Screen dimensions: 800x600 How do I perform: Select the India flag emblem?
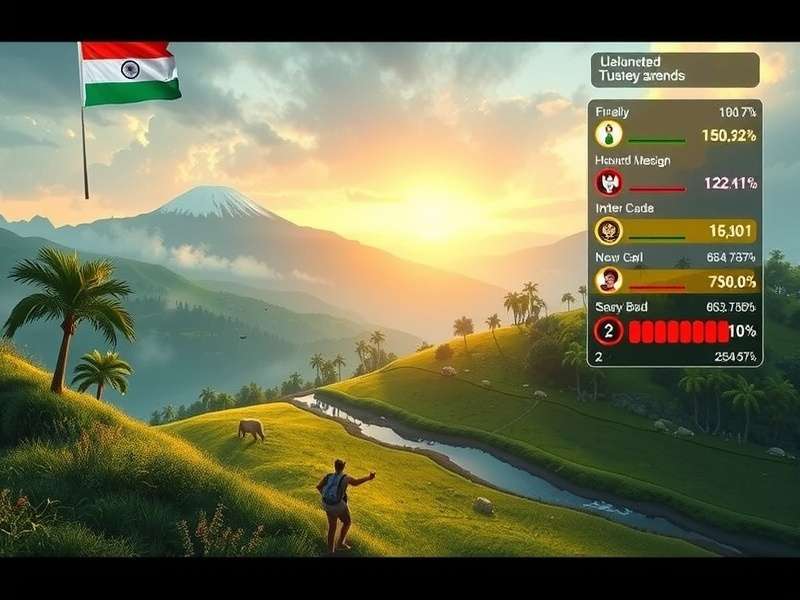(130, 72)
